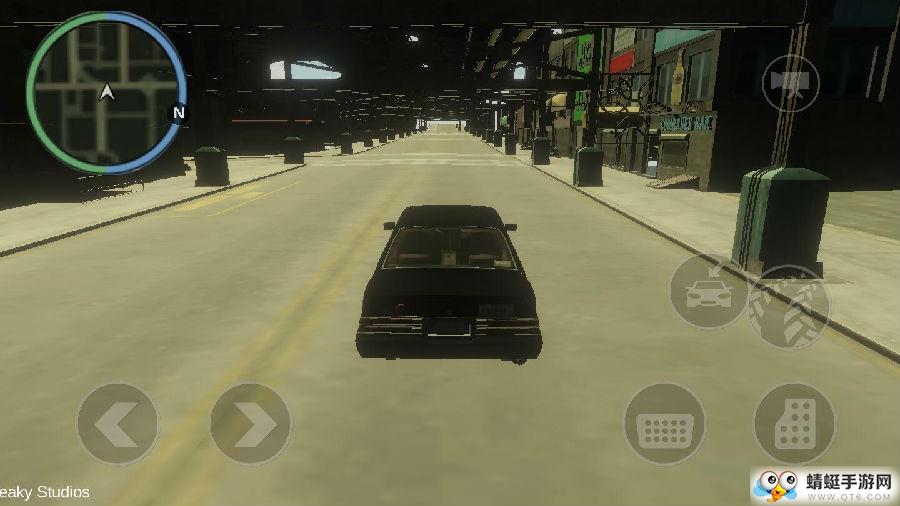Tap the accelerator gas pedal button
Screen dimensions: 900x506
(794, 424)
